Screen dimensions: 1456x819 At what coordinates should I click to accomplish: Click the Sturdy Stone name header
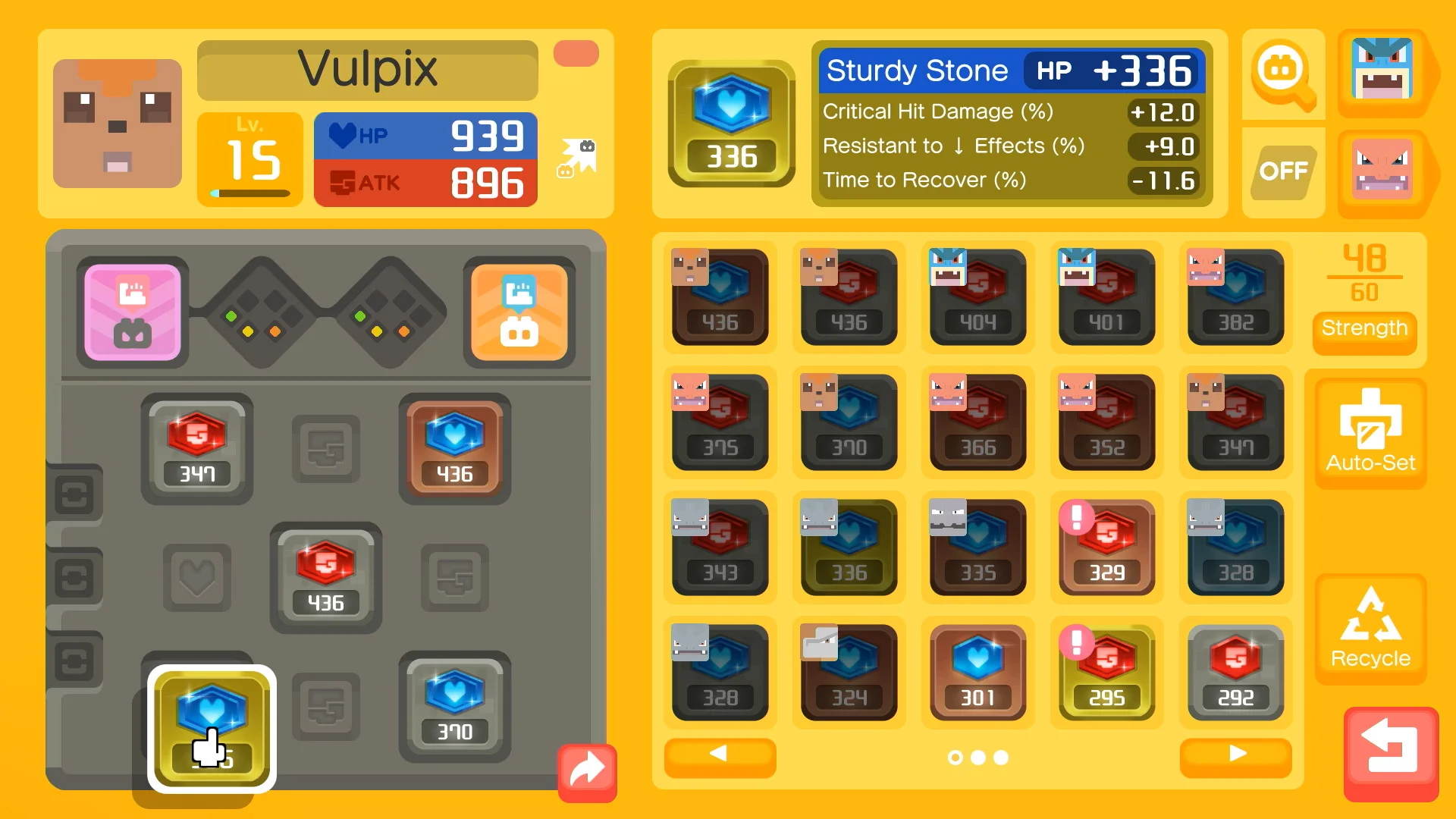918,71
